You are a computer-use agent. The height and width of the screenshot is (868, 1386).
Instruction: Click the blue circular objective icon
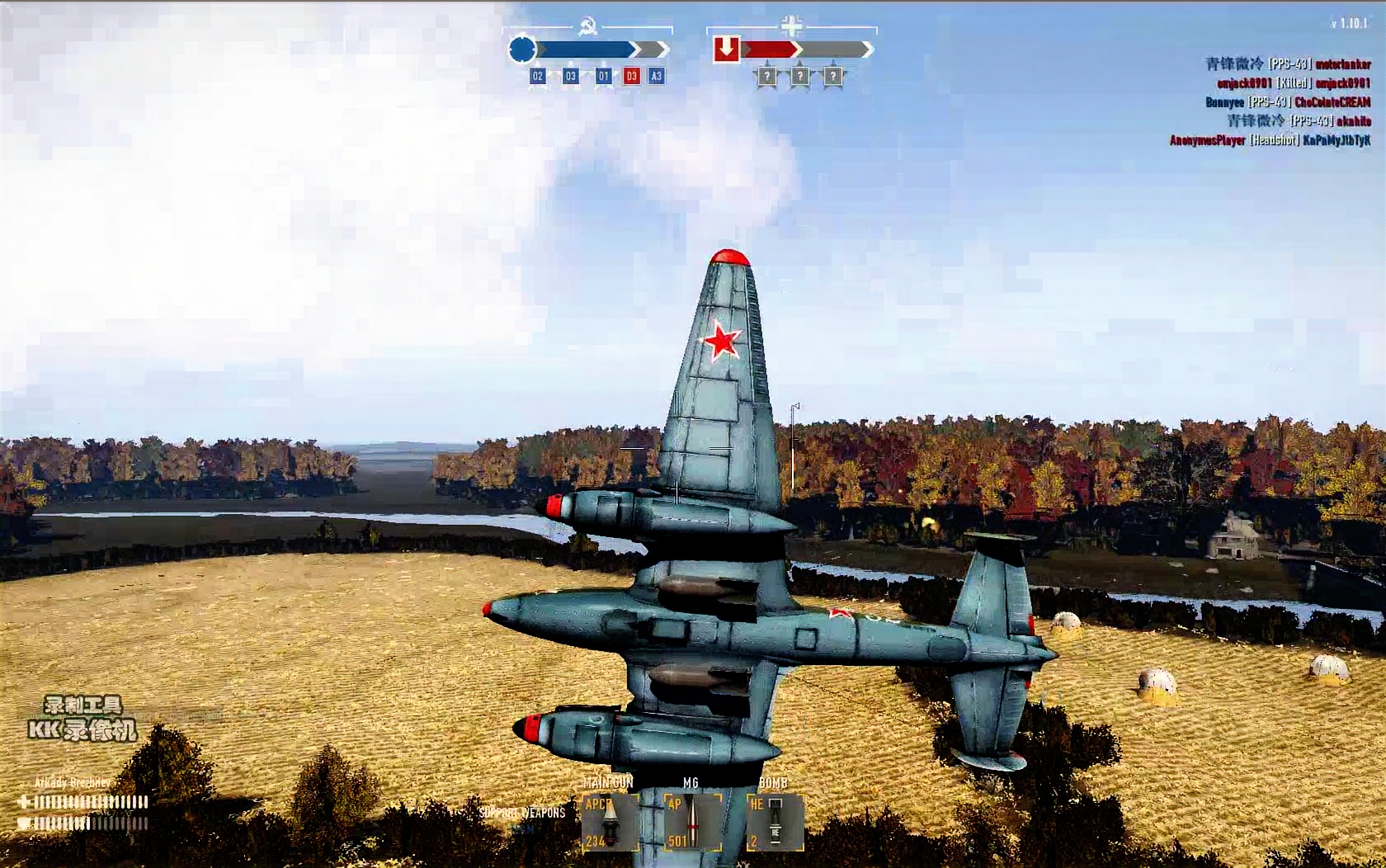pyautogui.click(x=522, y=50)
